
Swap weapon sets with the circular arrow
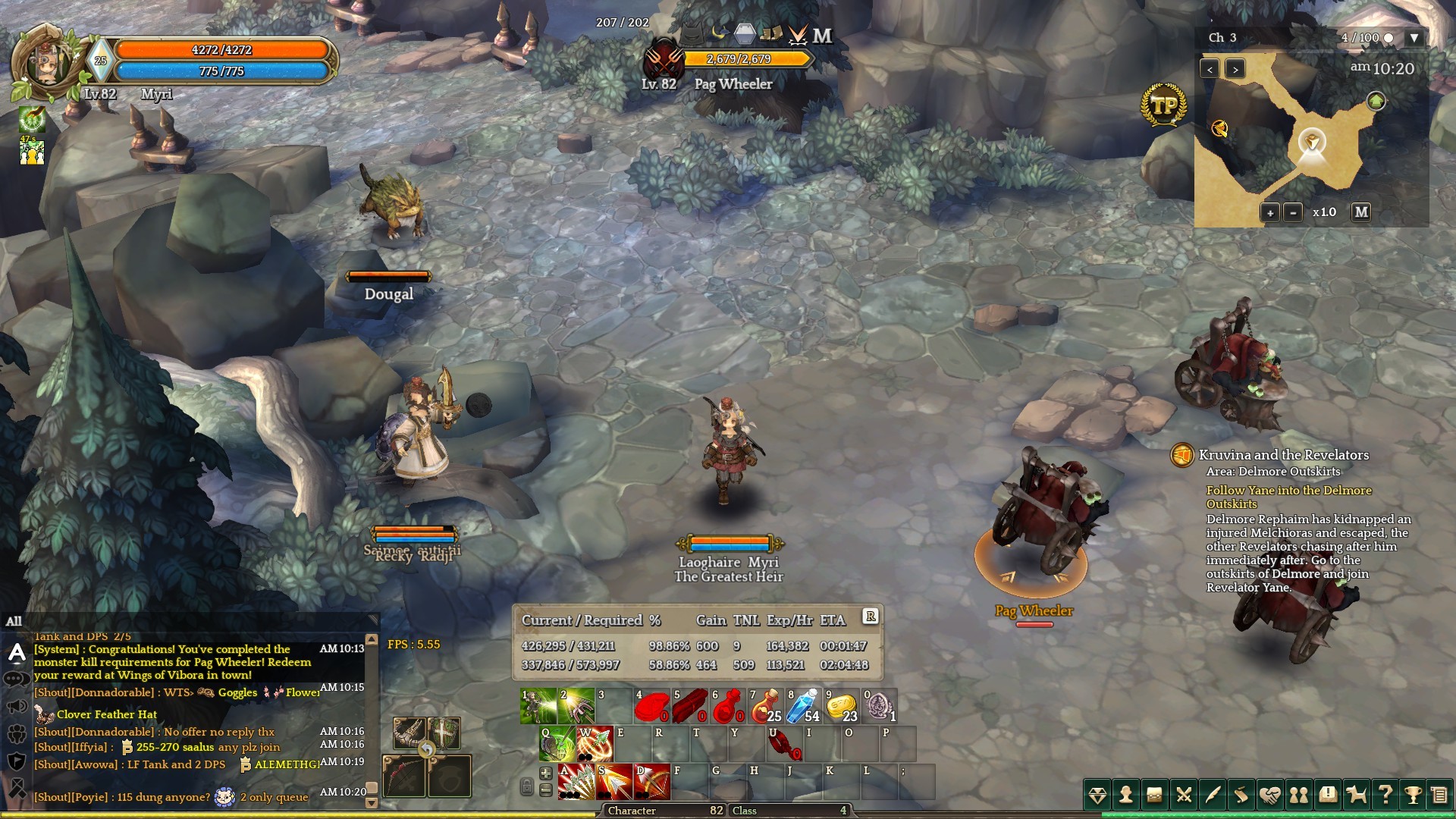427,750
